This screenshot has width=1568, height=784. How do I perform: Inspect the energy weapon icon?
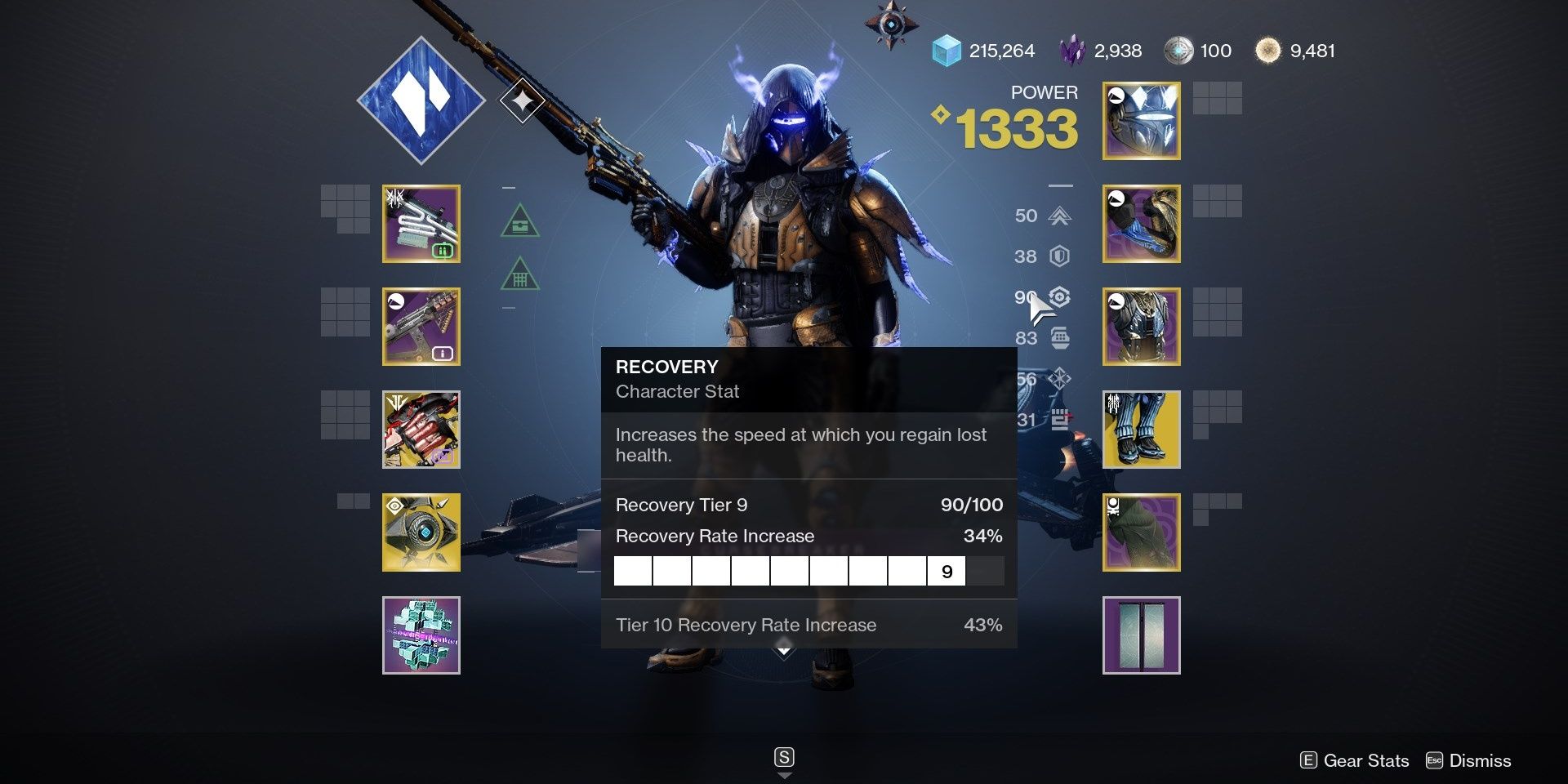421,327
